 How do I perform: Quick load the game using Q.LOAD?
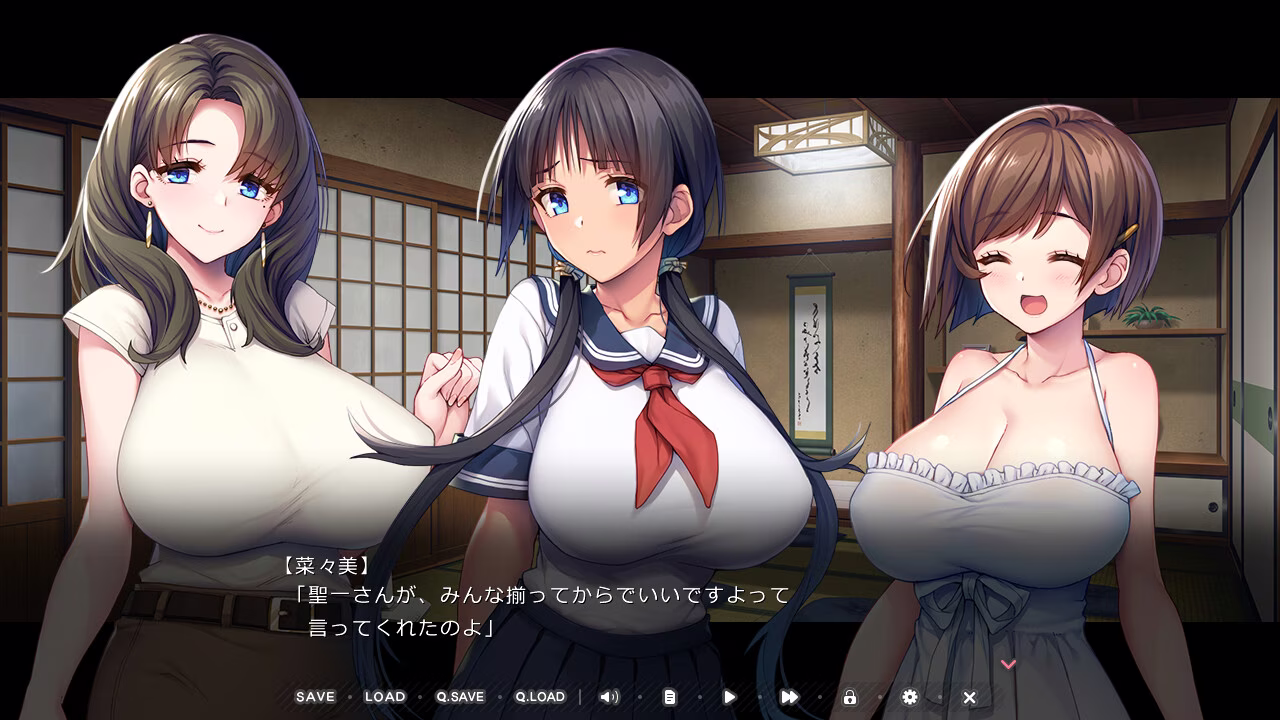540,696
